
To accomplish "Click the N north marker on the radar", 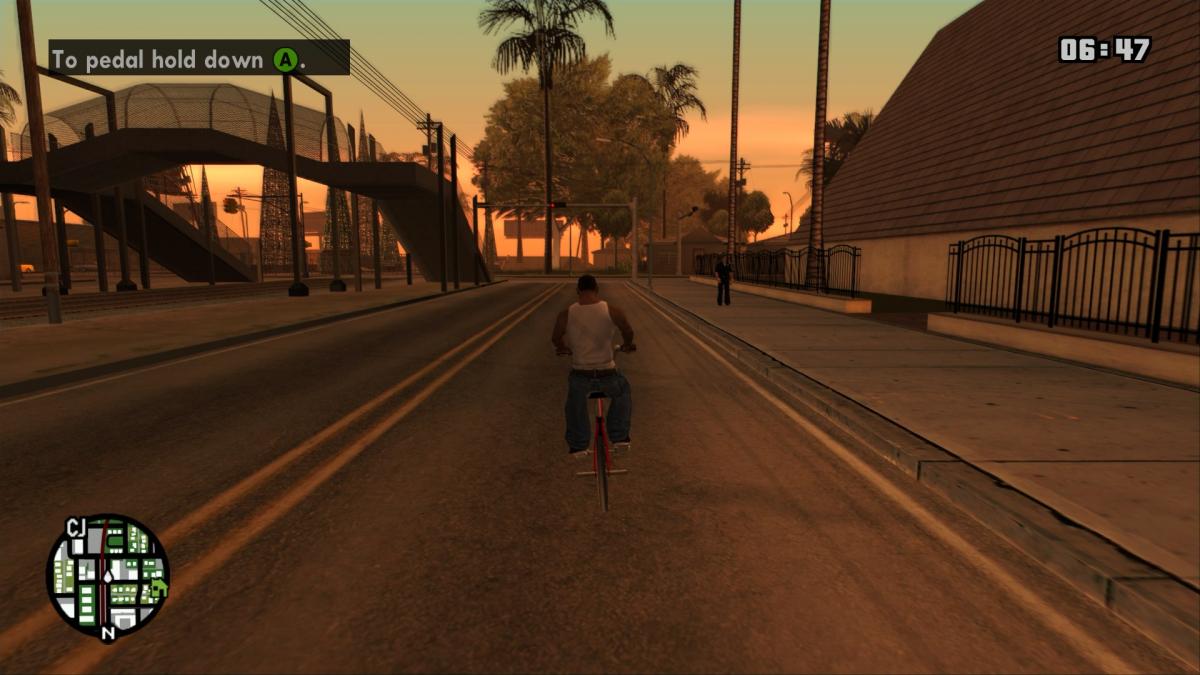I will coord(108,632).
